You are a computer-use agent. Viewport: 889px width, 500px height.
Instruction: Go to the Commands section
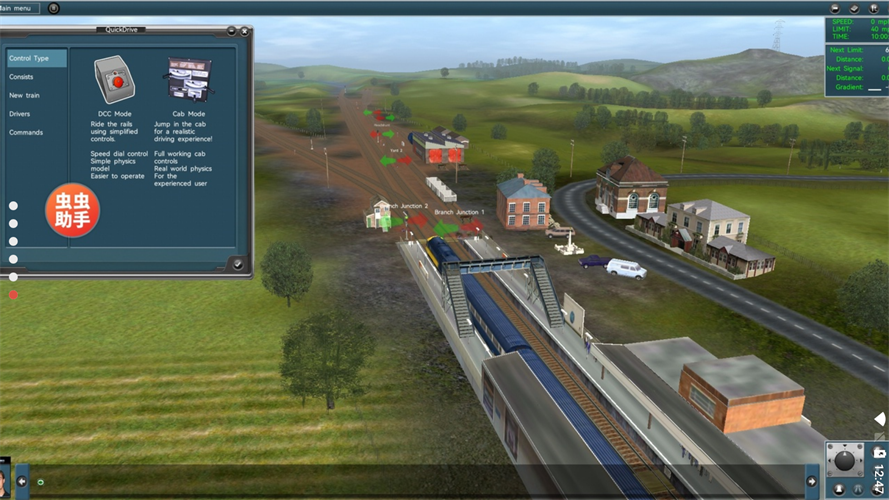pos(26,132)
